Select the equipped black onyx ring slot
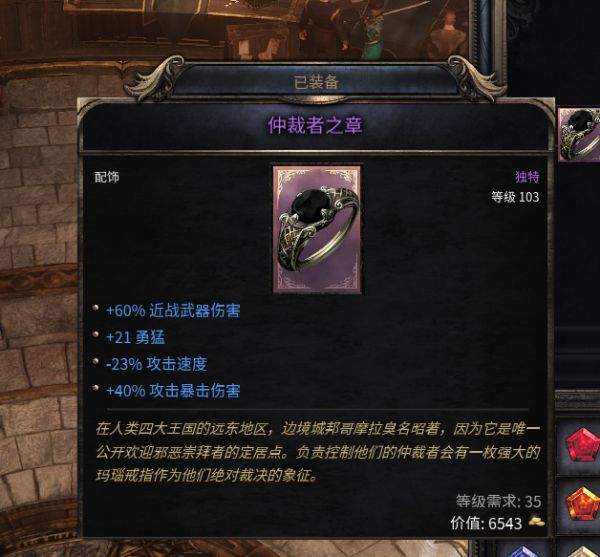600x557 pixels. (581, 133)
